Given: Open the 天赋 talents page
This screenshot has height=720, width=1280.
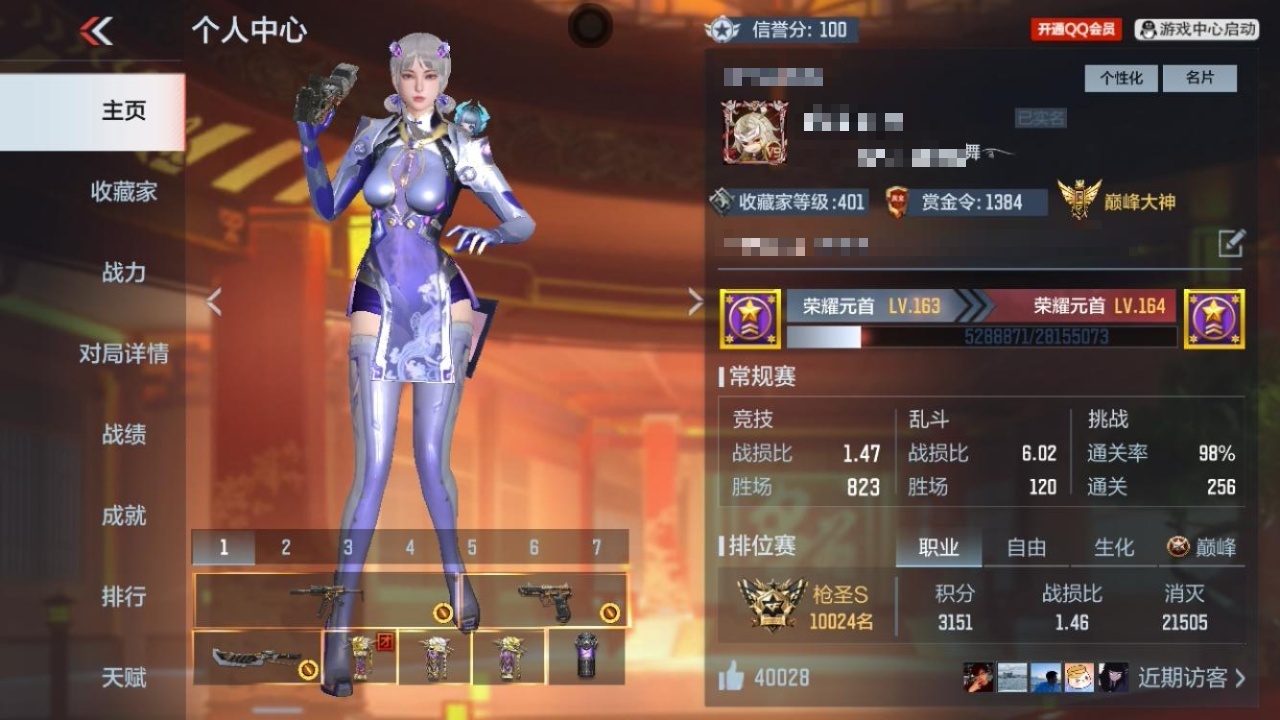Looking at the screenshot, I should click(123, 677).
